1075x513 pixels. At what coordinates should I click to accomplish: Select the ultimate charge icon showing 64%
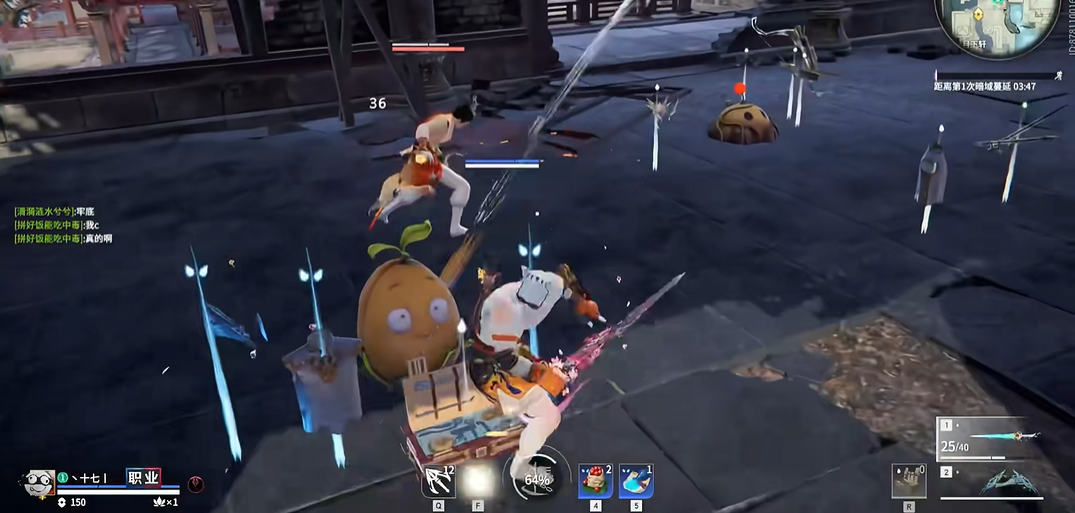[x=538, y=480]
